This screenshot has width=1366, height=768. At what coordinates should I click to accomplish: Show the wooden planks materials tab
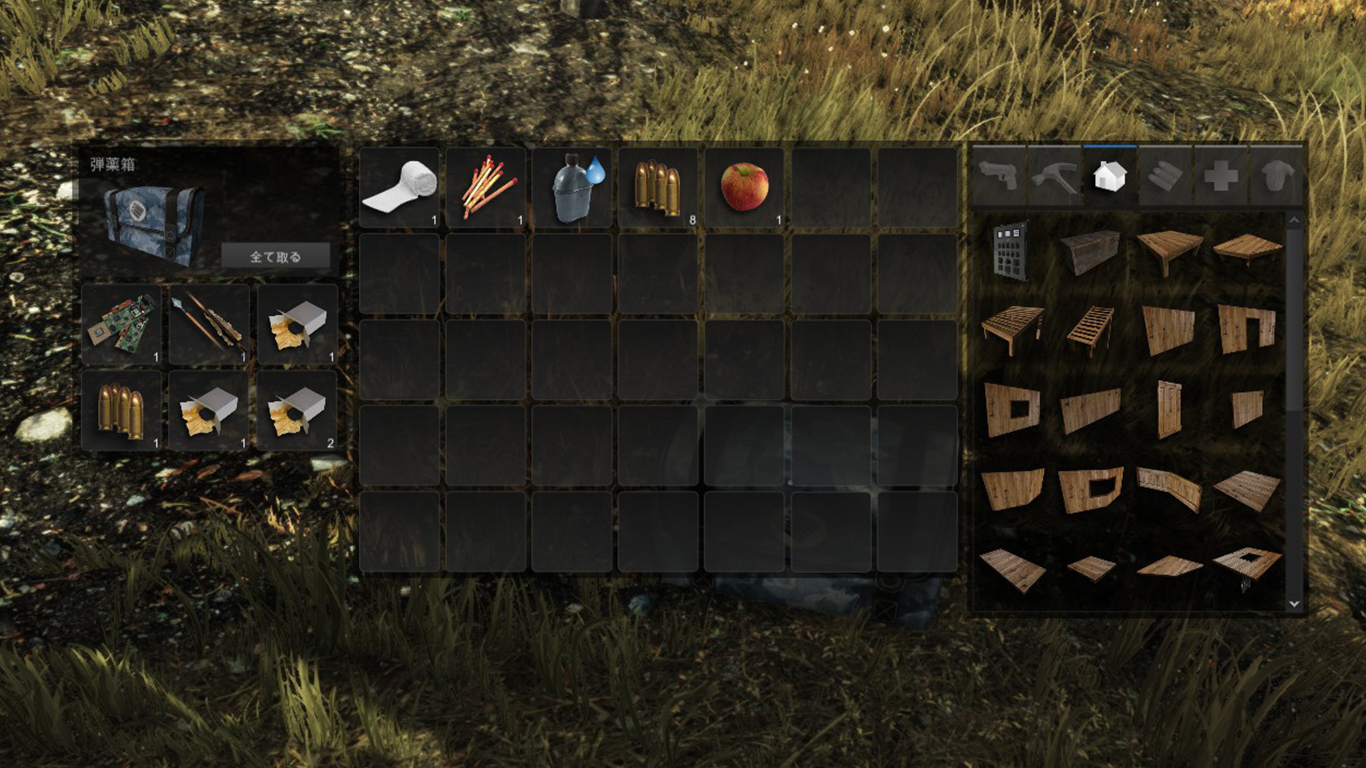click(x=1165, y=177)
